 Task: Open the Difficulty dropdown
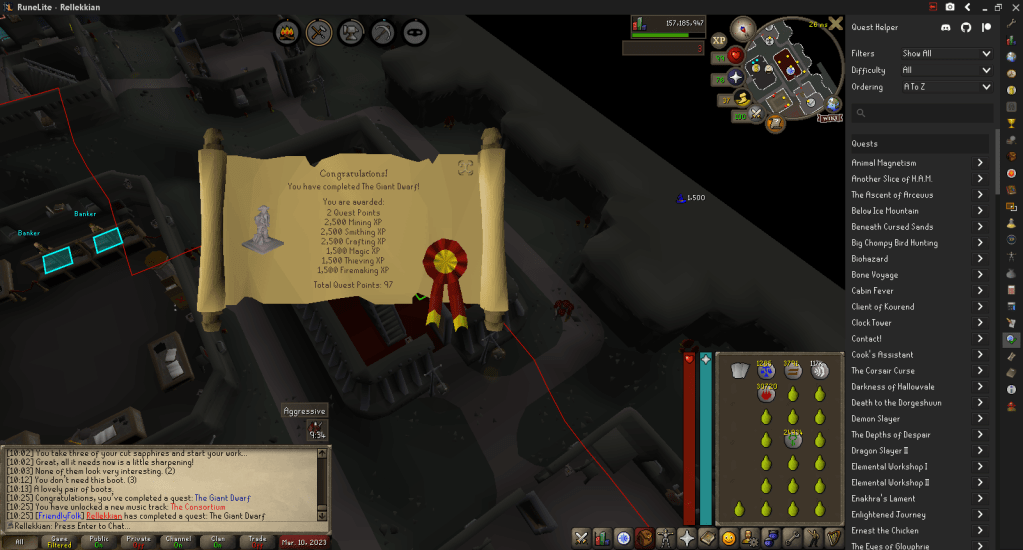click(945, 71)
